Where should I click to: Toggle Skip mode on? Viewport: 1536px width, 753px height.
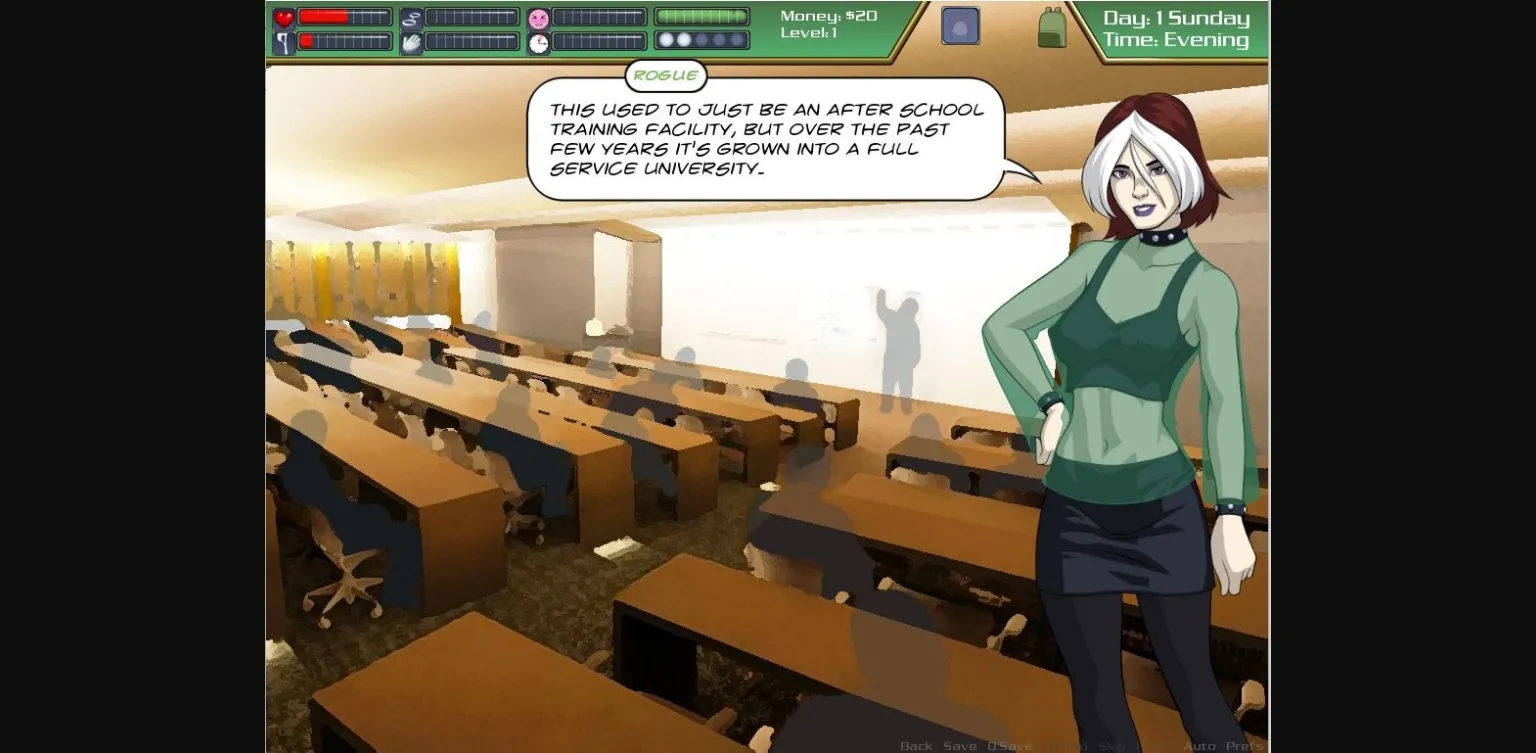click(1114, 745)
